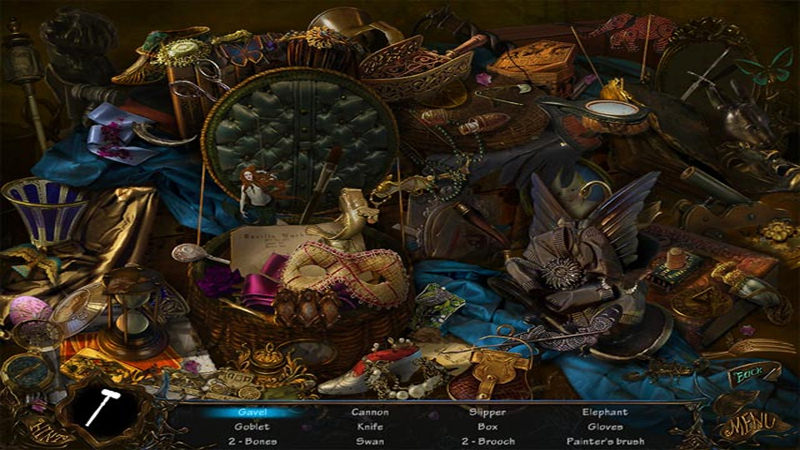Click the gavel silhouette icon

(x=100, y=409)
